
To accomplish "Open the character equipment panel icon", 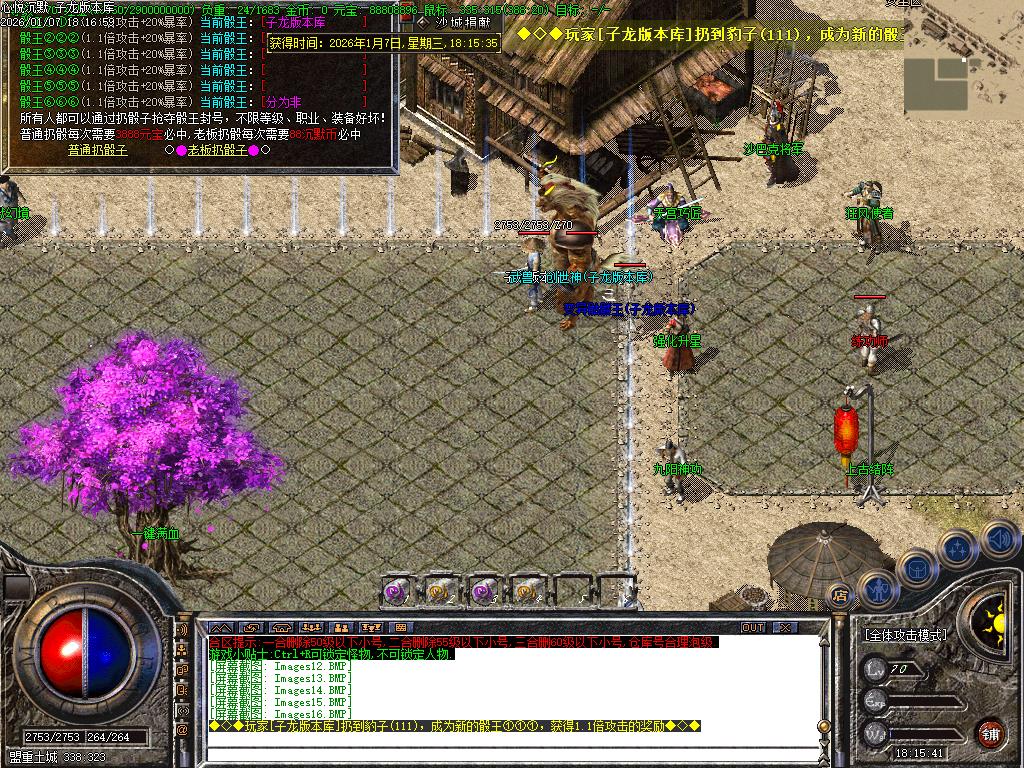I will [x=877, y=588].
